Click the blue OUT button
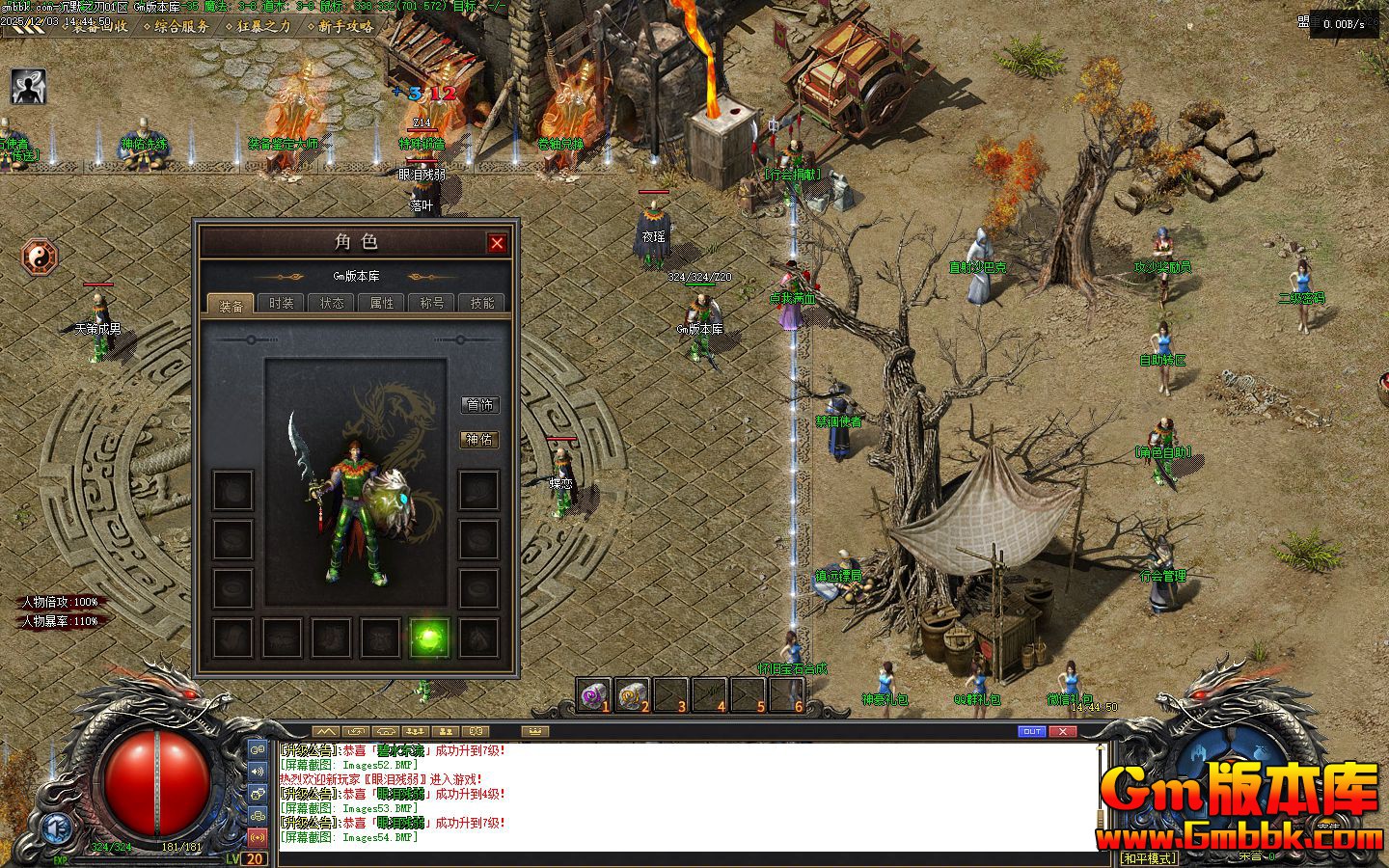 (x=1031, y=732)
